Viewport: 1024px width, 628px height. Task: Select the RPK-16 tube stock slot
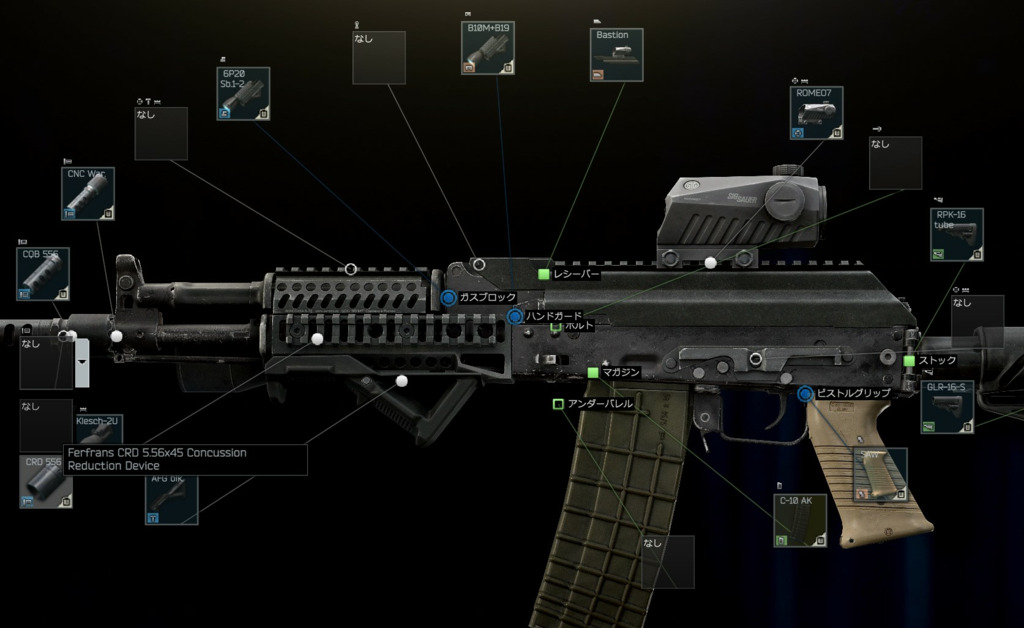click(956, 234)
